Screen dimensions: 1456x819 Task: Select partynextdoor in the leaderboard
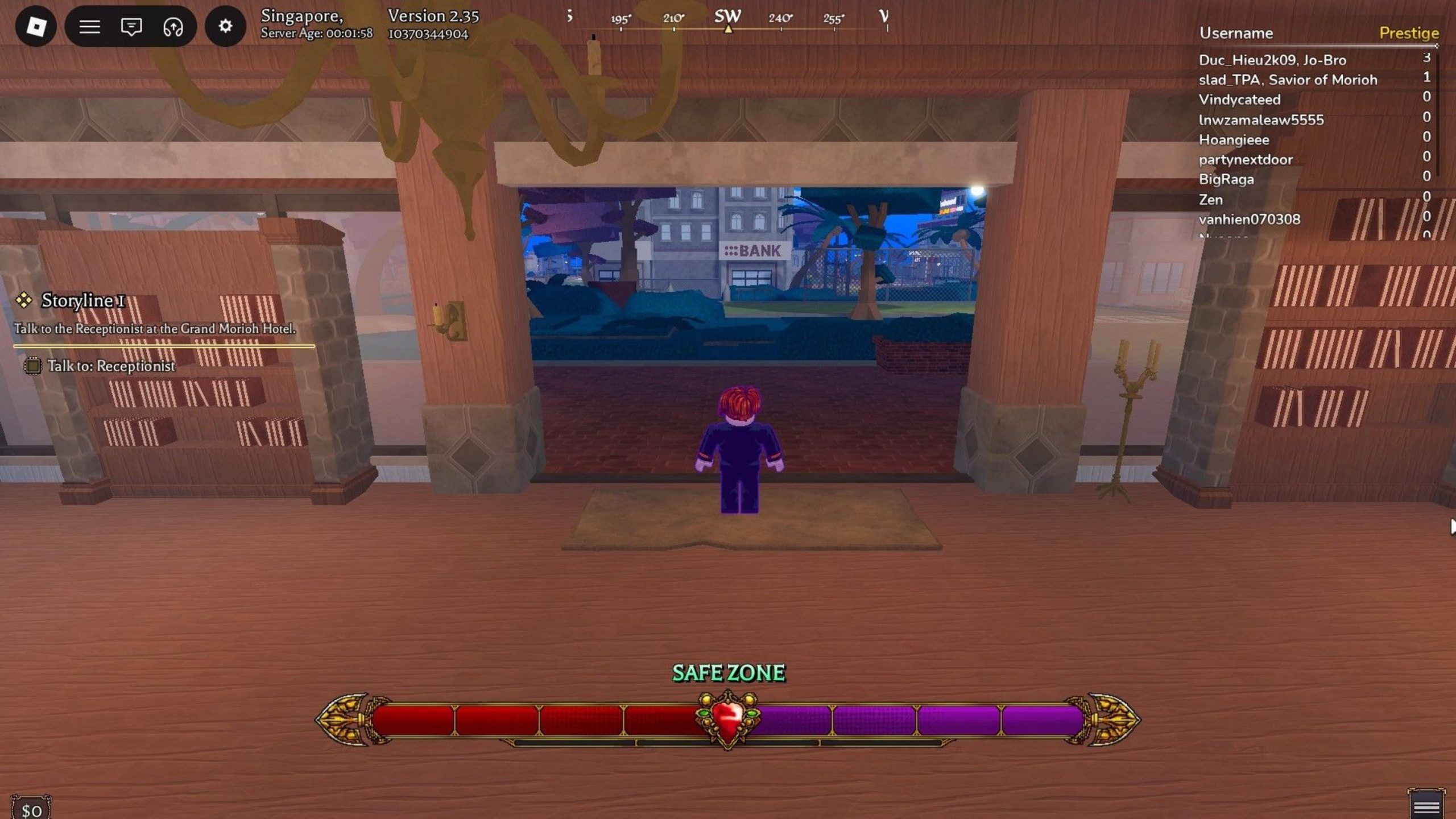point(1246,160)
